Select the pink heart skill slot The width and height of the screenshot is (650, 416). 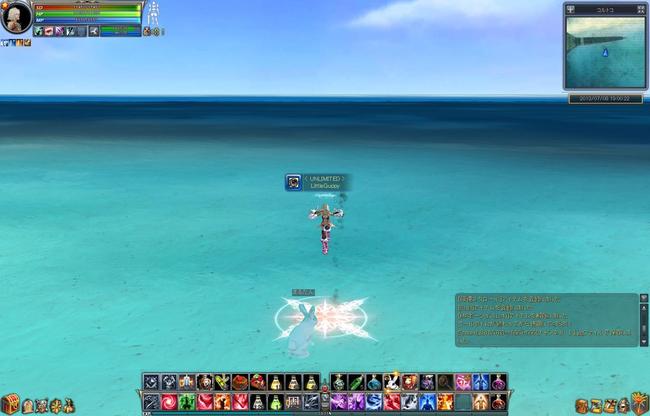click(x=462, y=382)
